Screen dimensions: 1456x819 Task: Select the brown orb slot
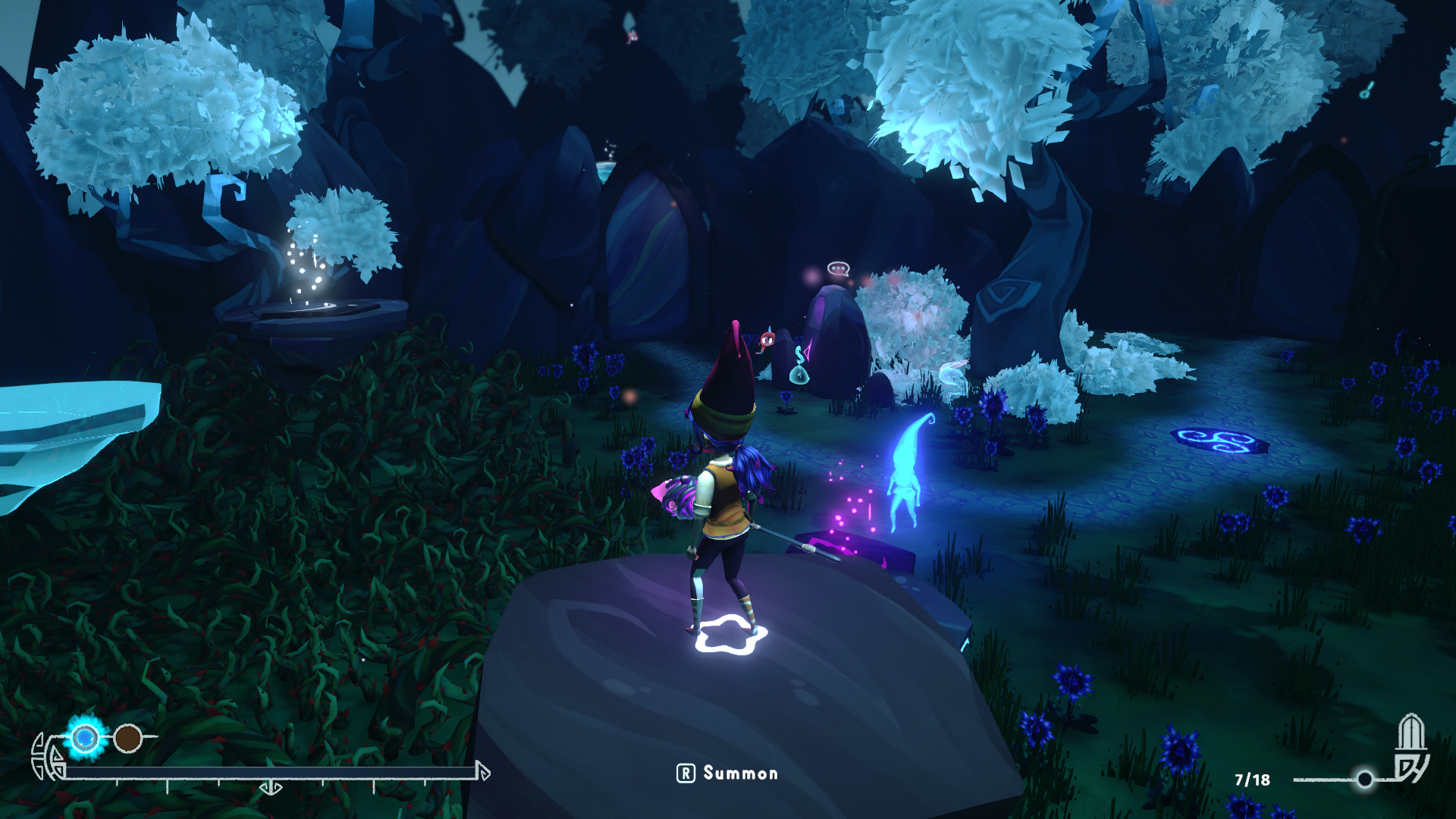pos(128,738)
